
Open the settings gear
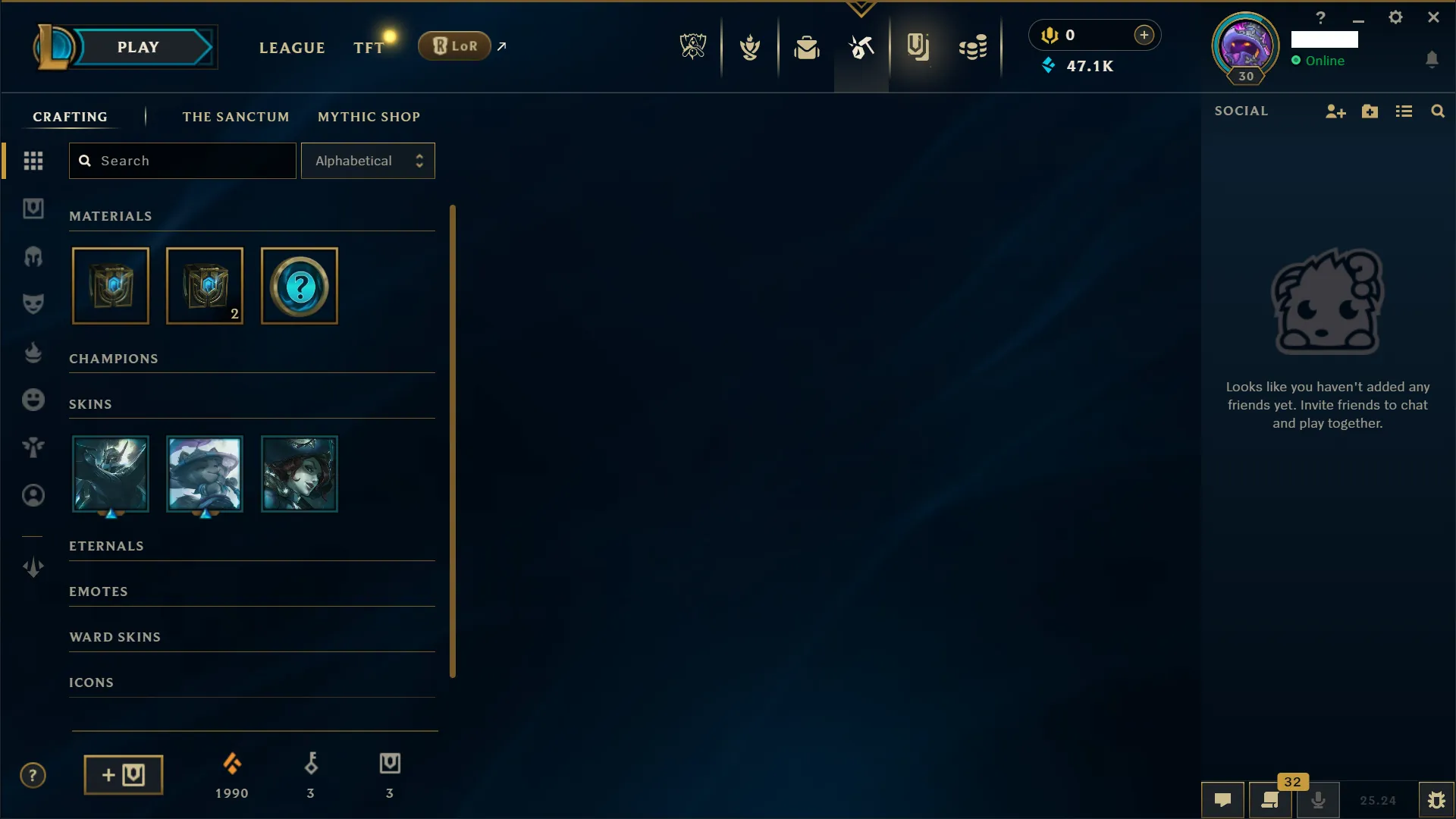1395,17
